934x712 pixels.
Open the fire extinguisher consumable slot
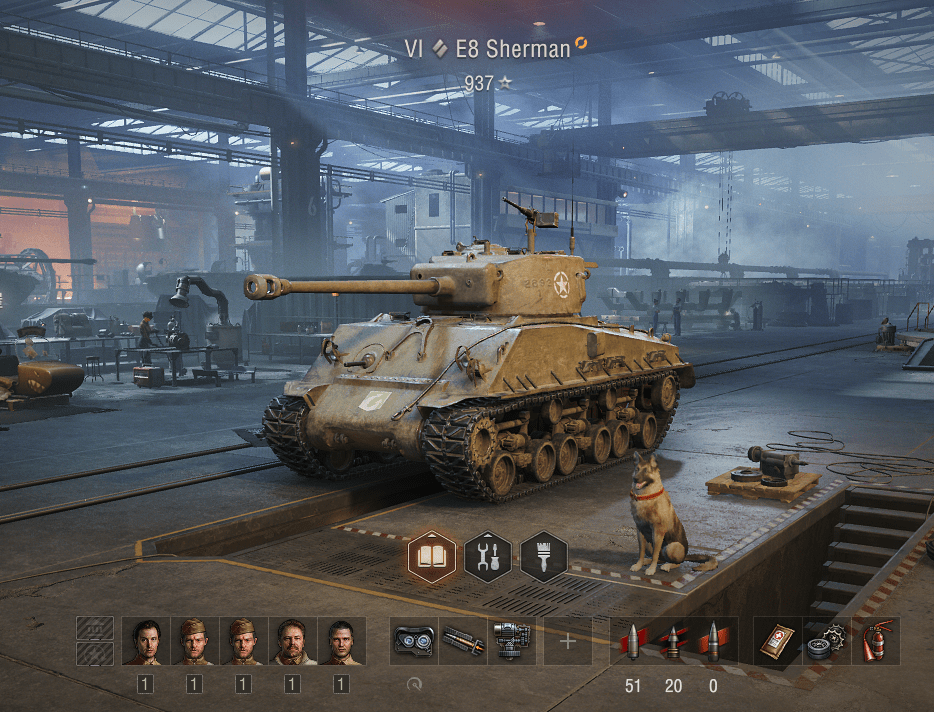[x=875, y=641]
